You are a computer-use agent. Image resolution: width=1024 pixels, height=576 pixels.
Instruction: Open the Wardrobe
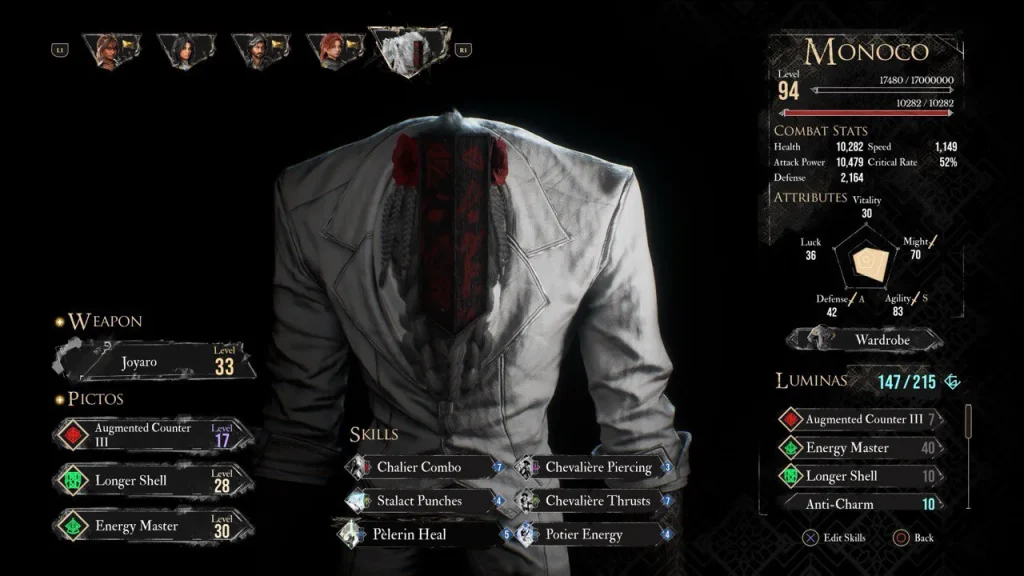pos(867,340)
